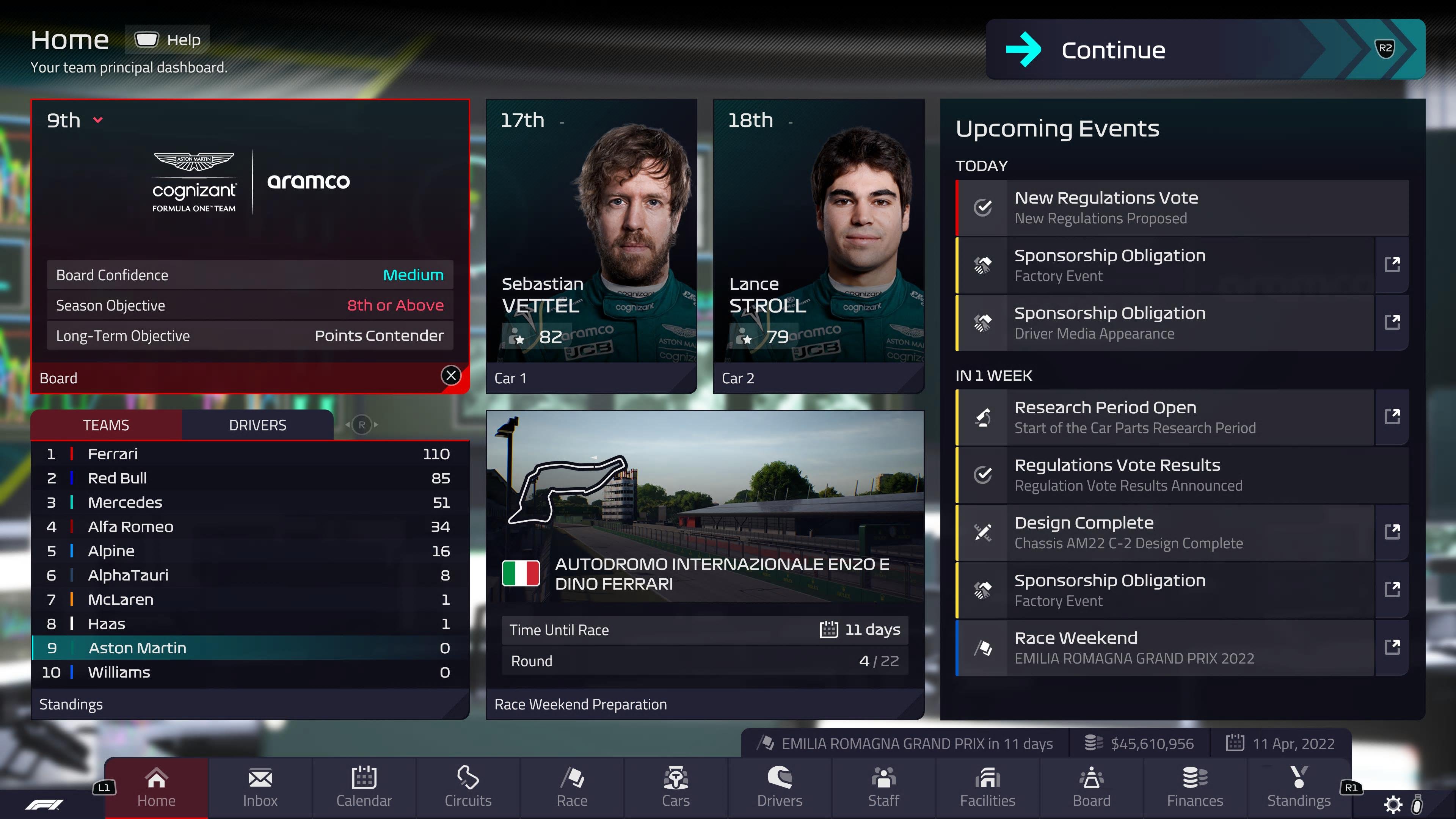Click the Continue button
The height and width of the screenshot is (819, 1456).
[1112, 50]
